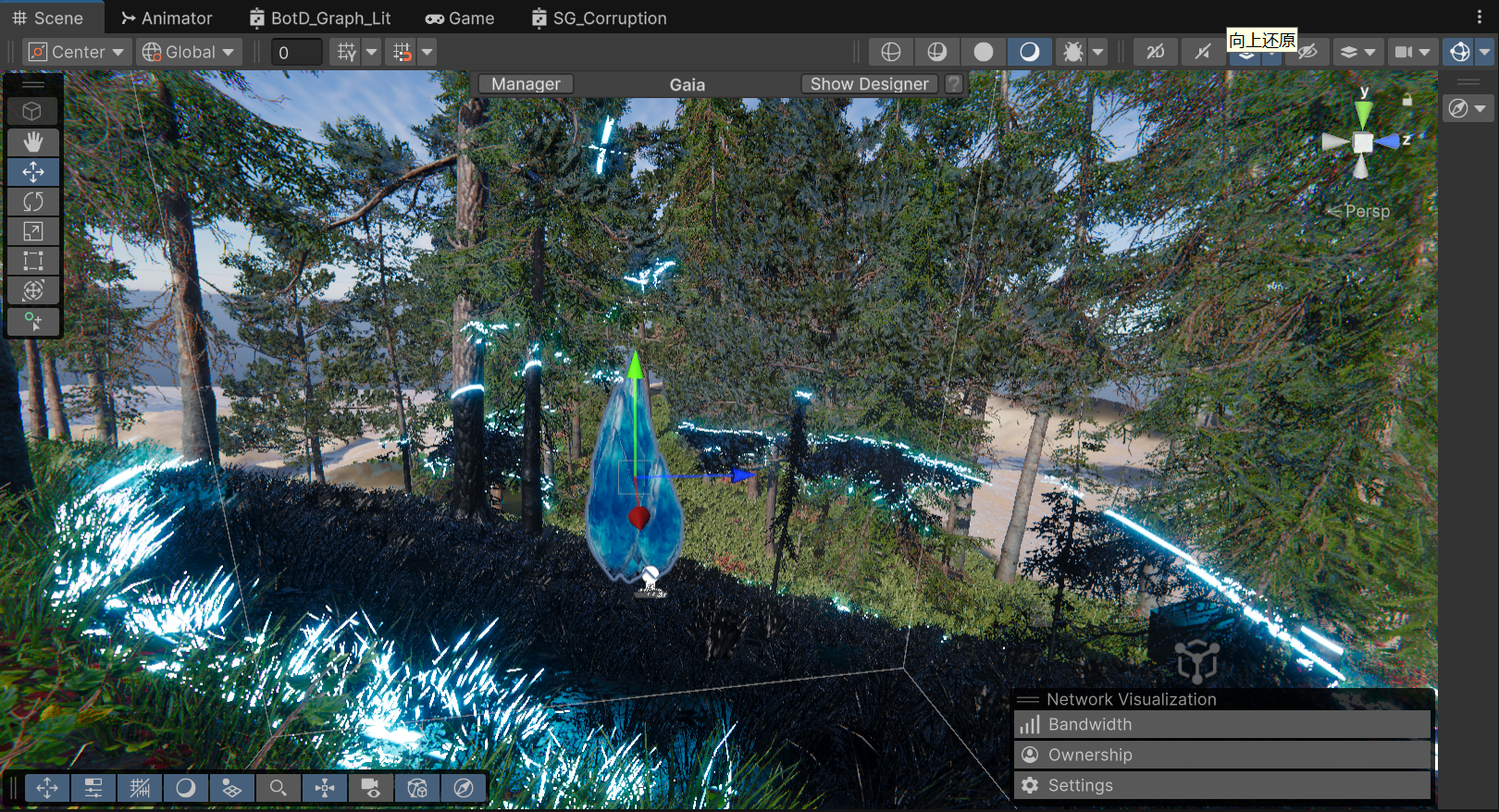
Task: Click the camera view icon in the bottom toolbar
Action: (371, 788)
